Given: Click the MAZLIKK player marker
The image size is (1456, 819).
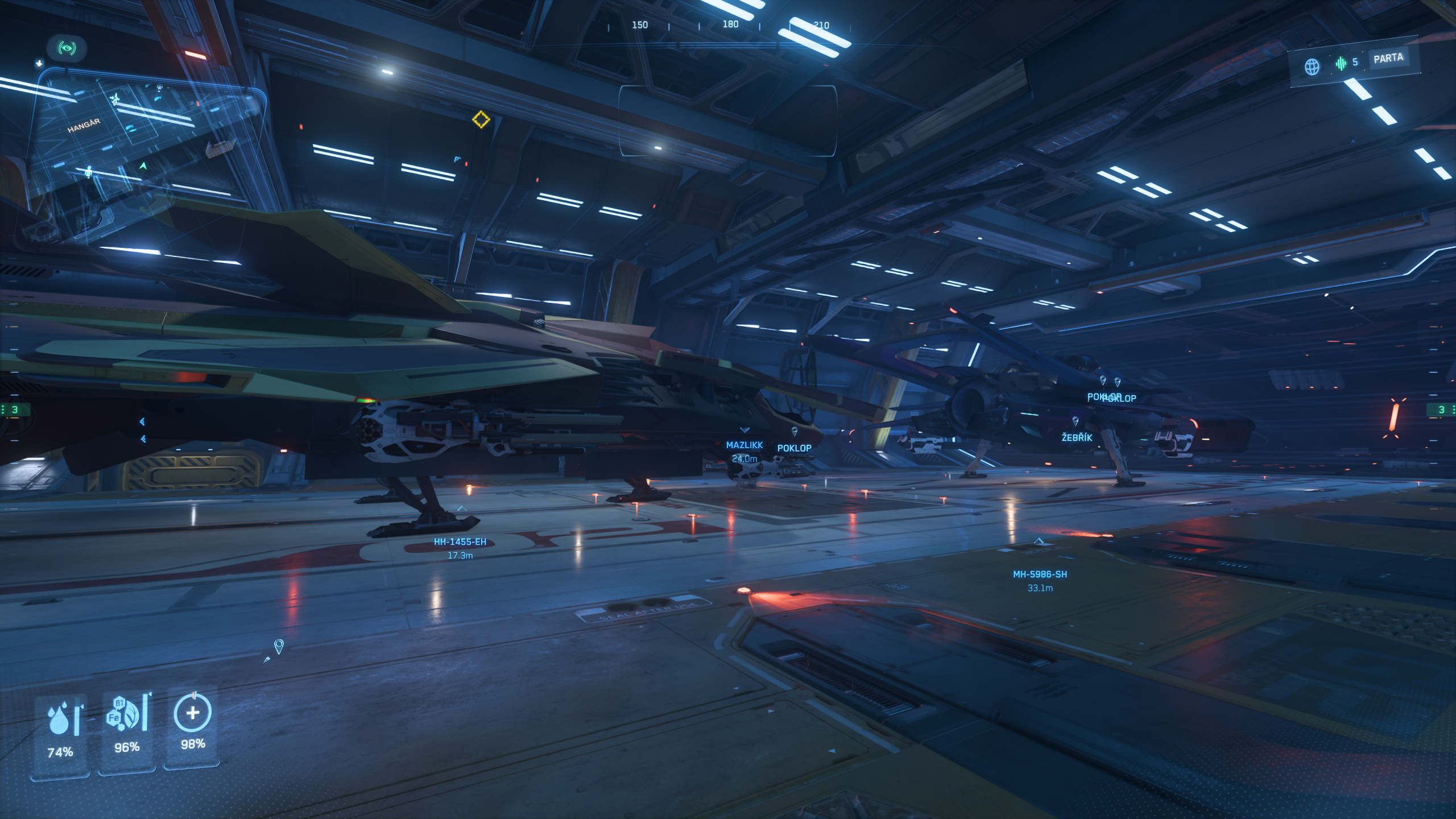Looking at the screenshot, I should click(x=744, y=445).
